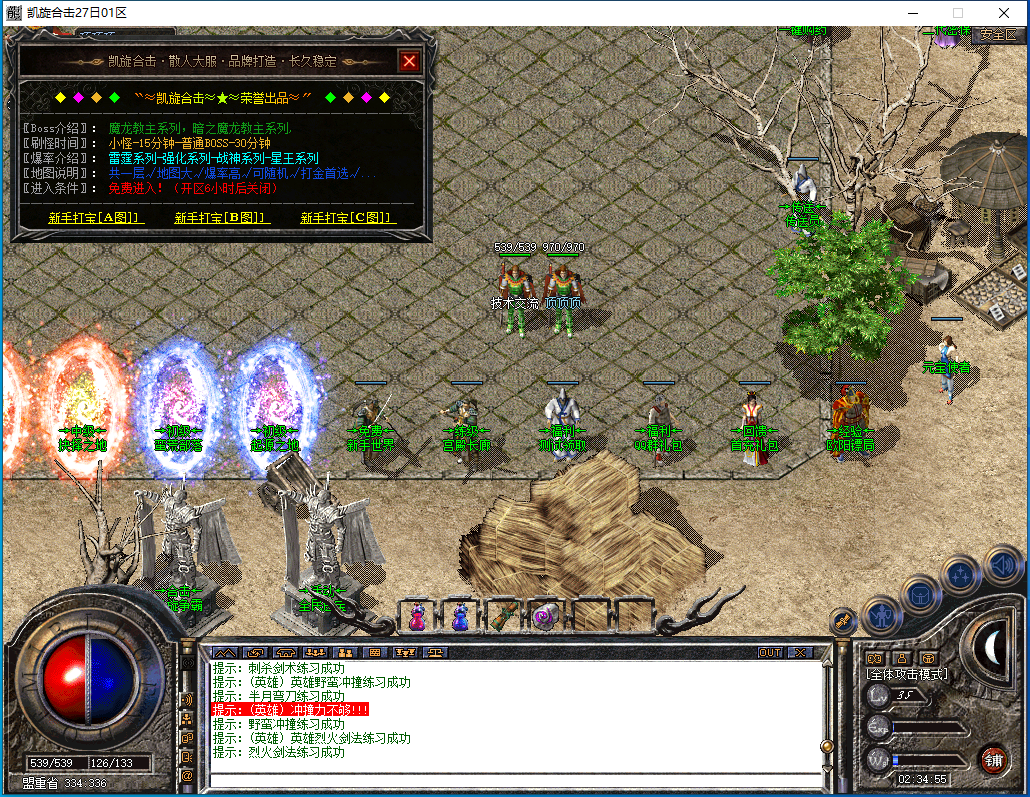Click the small orange satellite icon
This screenshot has width=1030, height=797.
pos(843,621)
